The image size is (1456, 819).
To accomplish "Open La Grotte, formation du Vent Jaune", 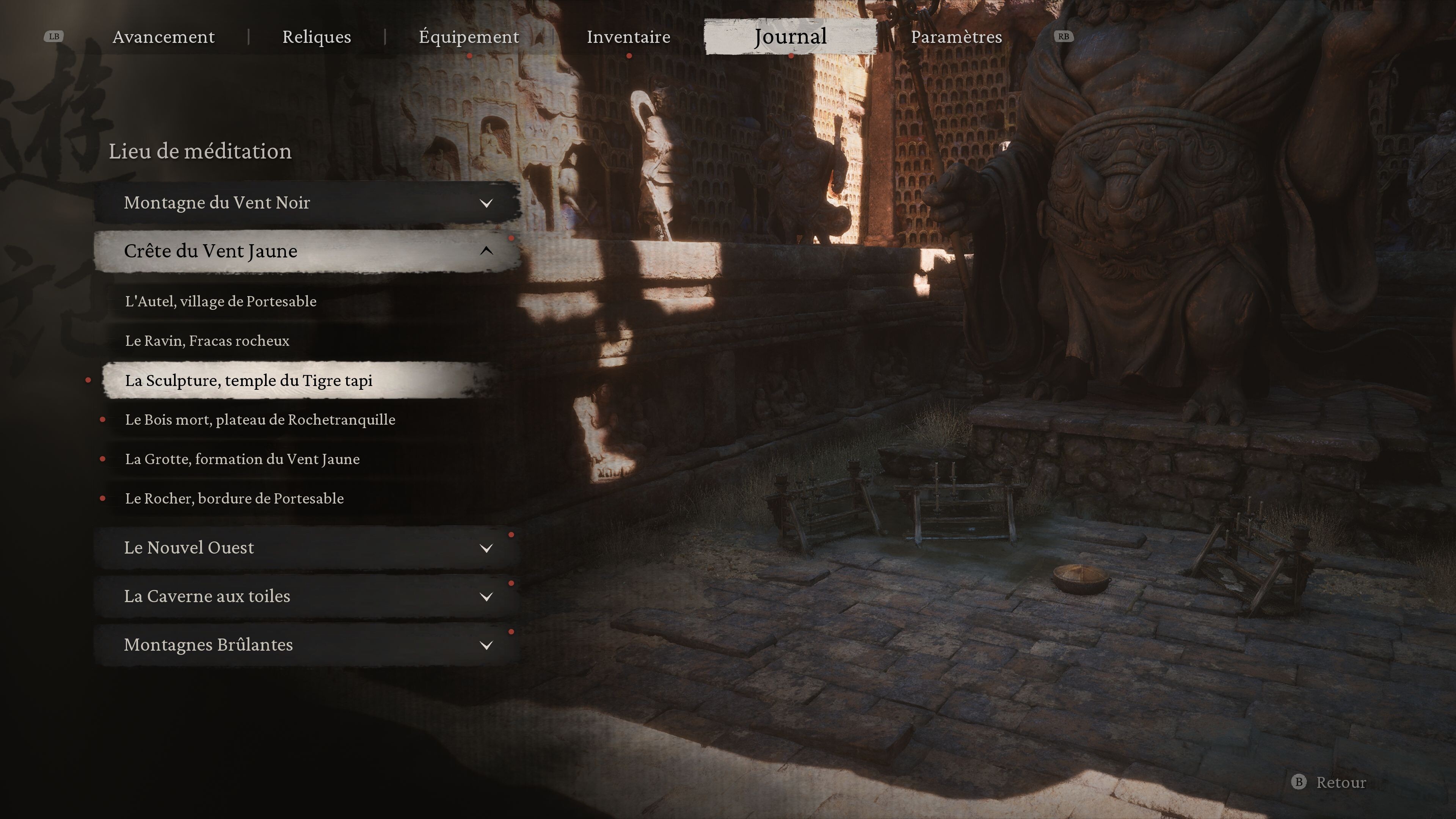I will click(x=242, y=459).
